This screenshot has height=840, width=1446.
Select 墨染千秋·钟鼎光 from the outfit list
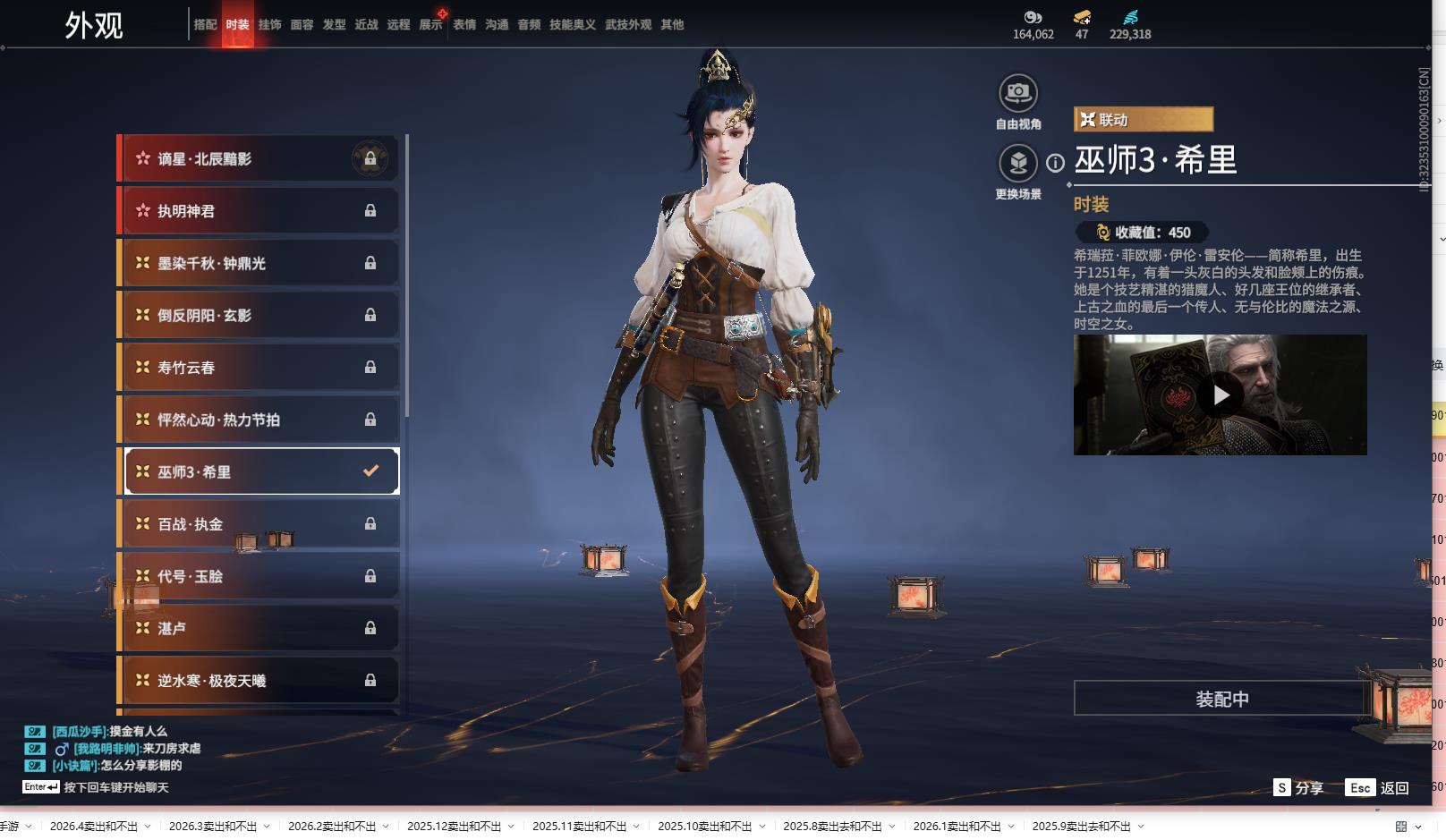point(259,263)
